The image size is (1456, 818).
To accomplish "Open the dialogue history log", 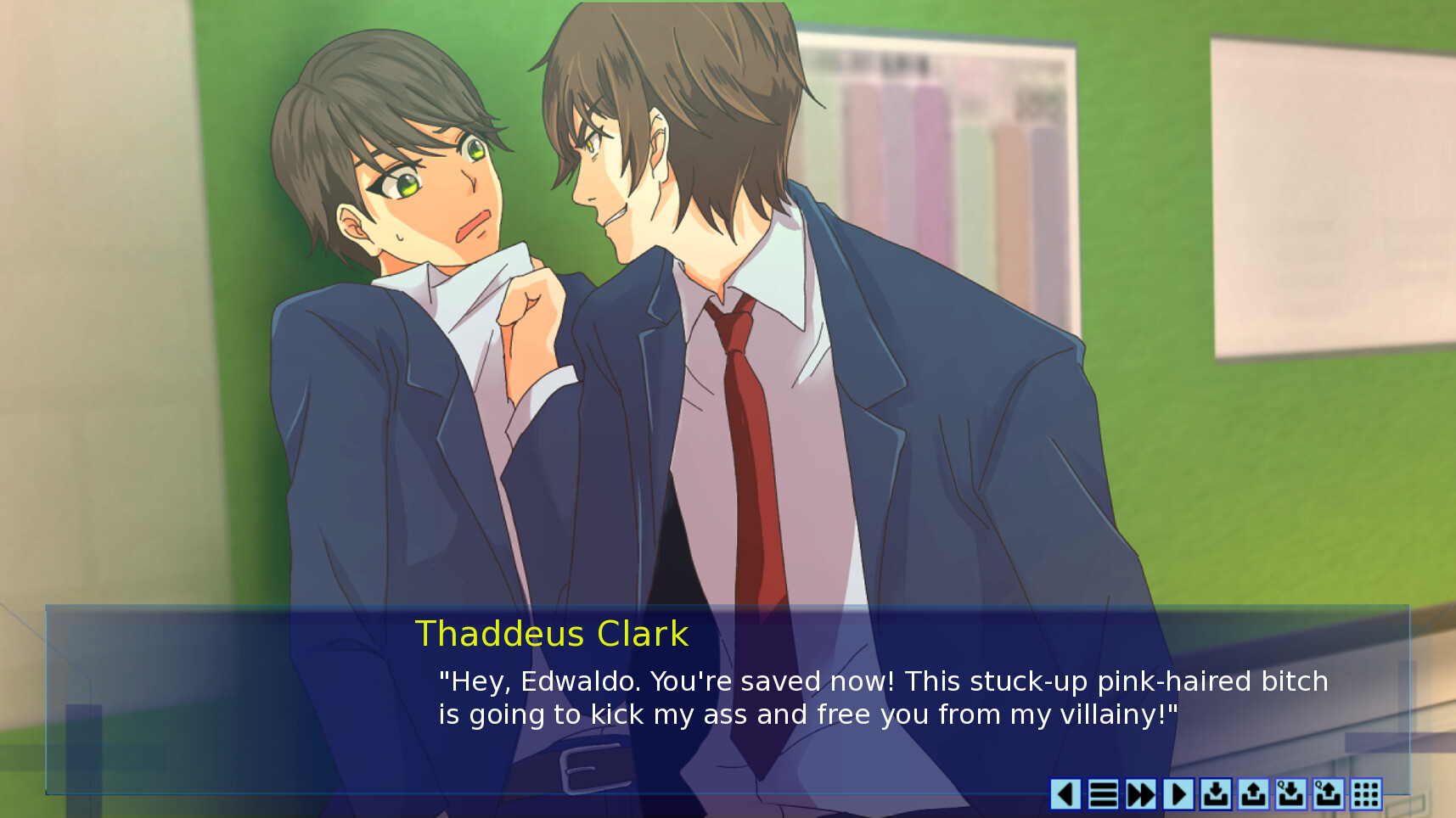I will pos(1104,795).
